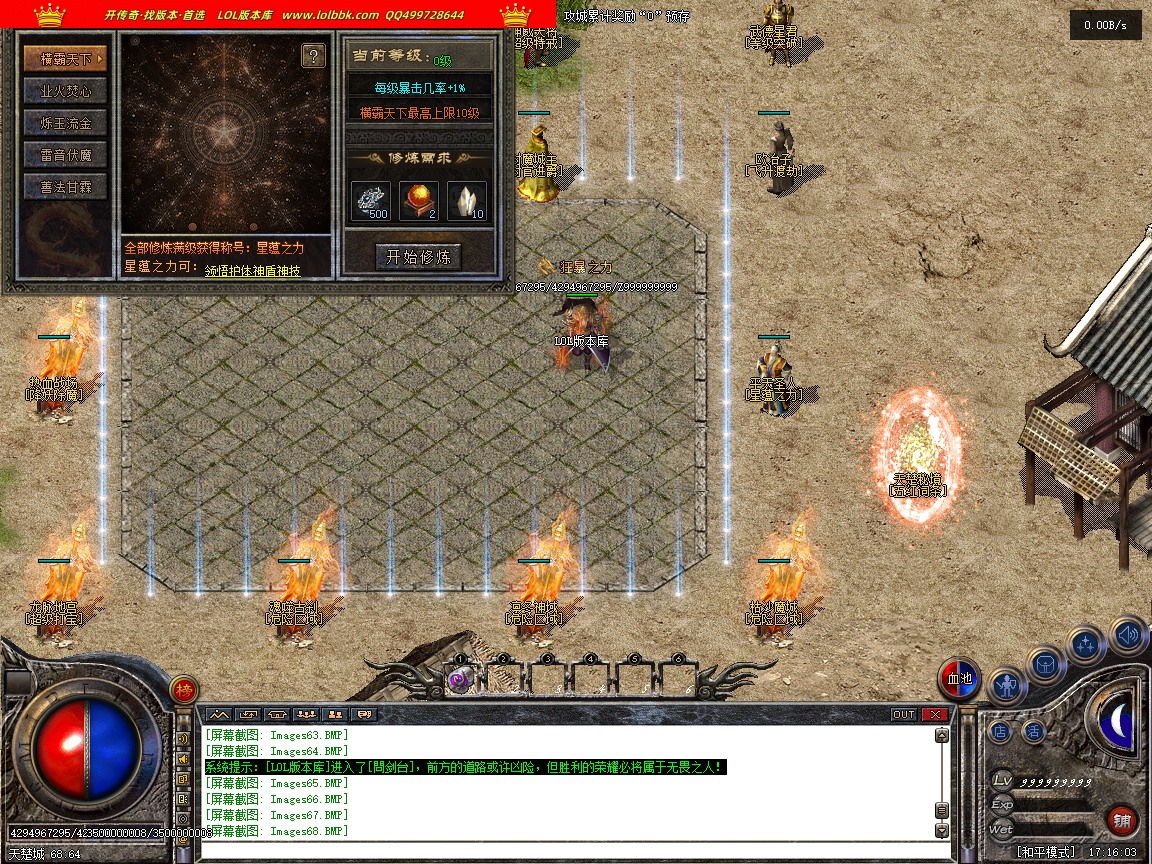Click the 血池 red-blue orb button
The height and width of the screenshot is (864, 1152).
tap(959, 679)
